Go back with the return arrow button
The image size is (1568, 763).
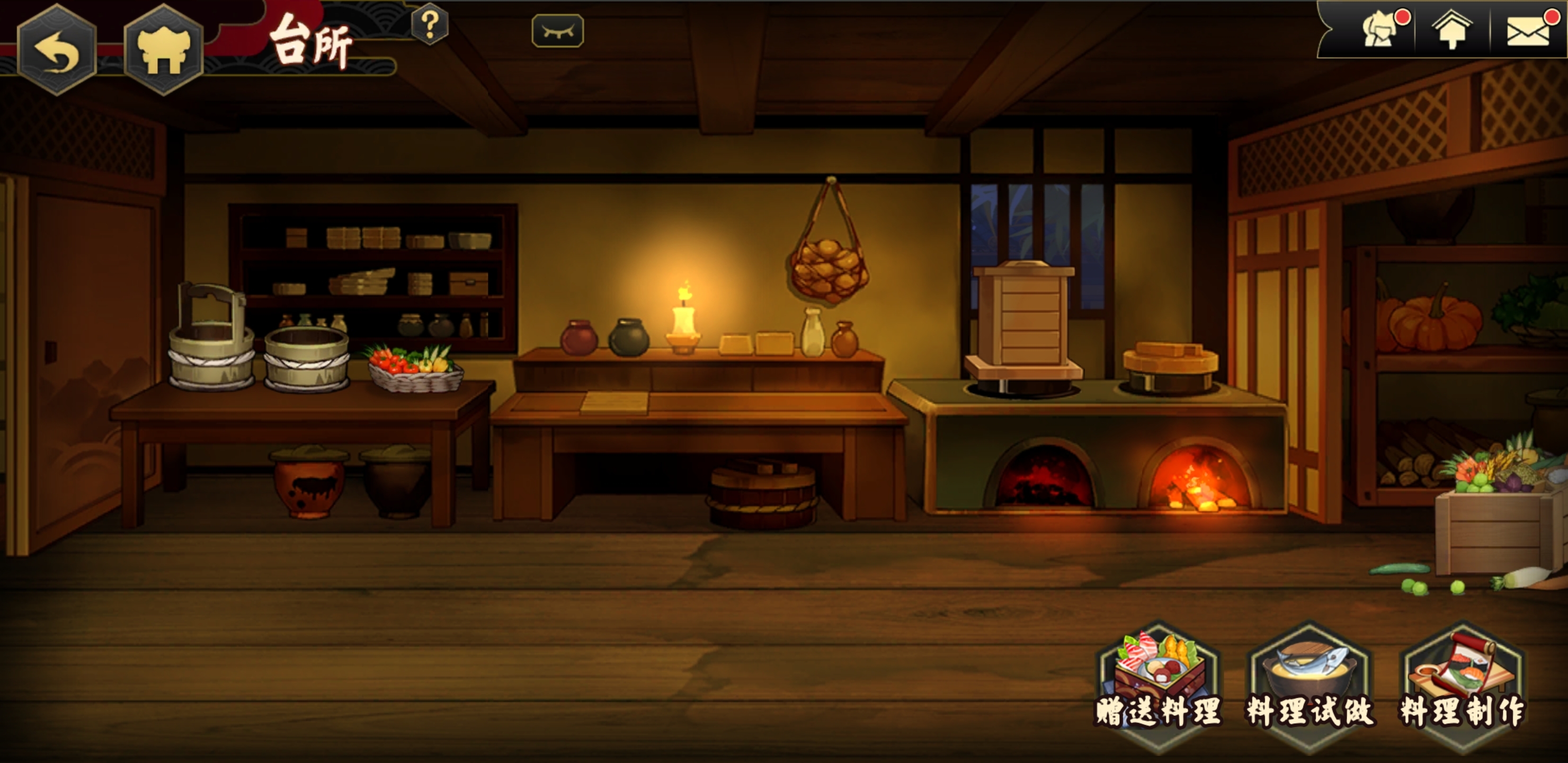pyautogui.click(x=57, y=50)
